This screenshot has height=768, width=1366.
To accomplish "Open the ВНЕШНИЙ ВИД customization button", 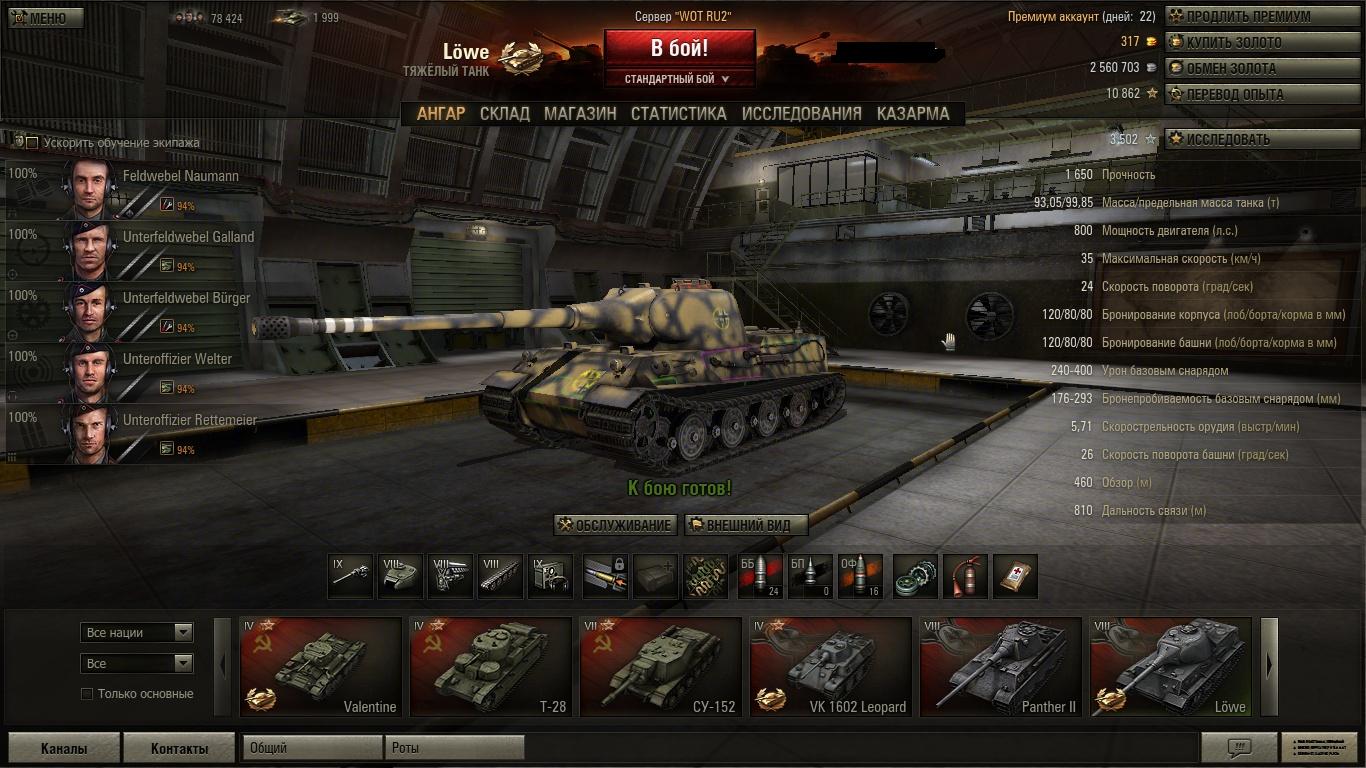I will pos(746,525).
